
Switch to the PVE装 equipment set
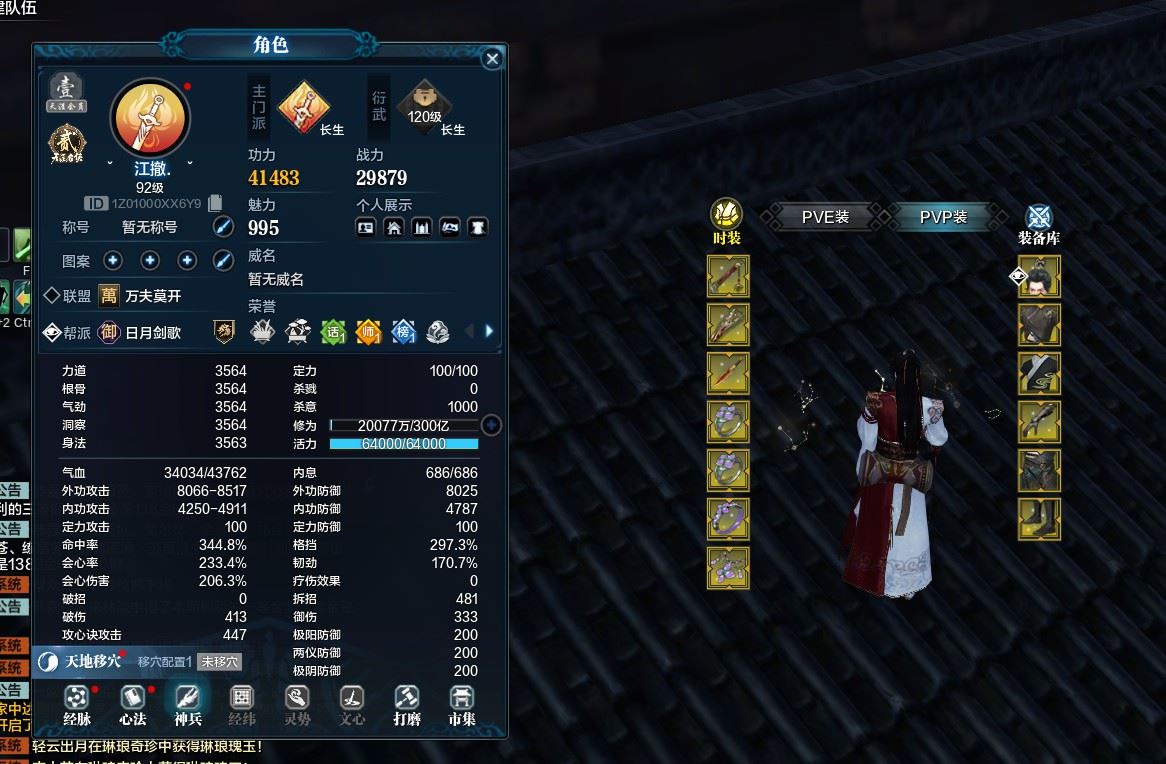click(825, 216)
